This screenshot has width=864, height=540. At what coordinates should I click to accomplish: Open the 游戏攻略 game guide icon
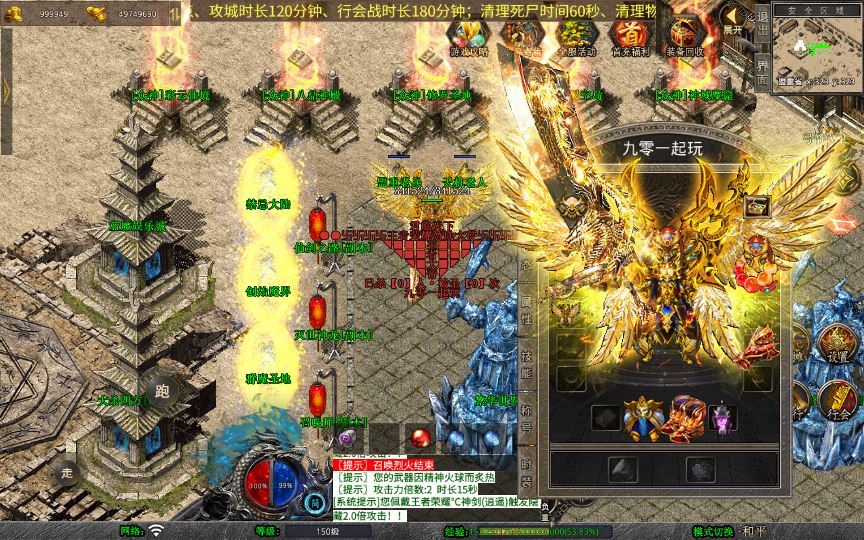468,37
